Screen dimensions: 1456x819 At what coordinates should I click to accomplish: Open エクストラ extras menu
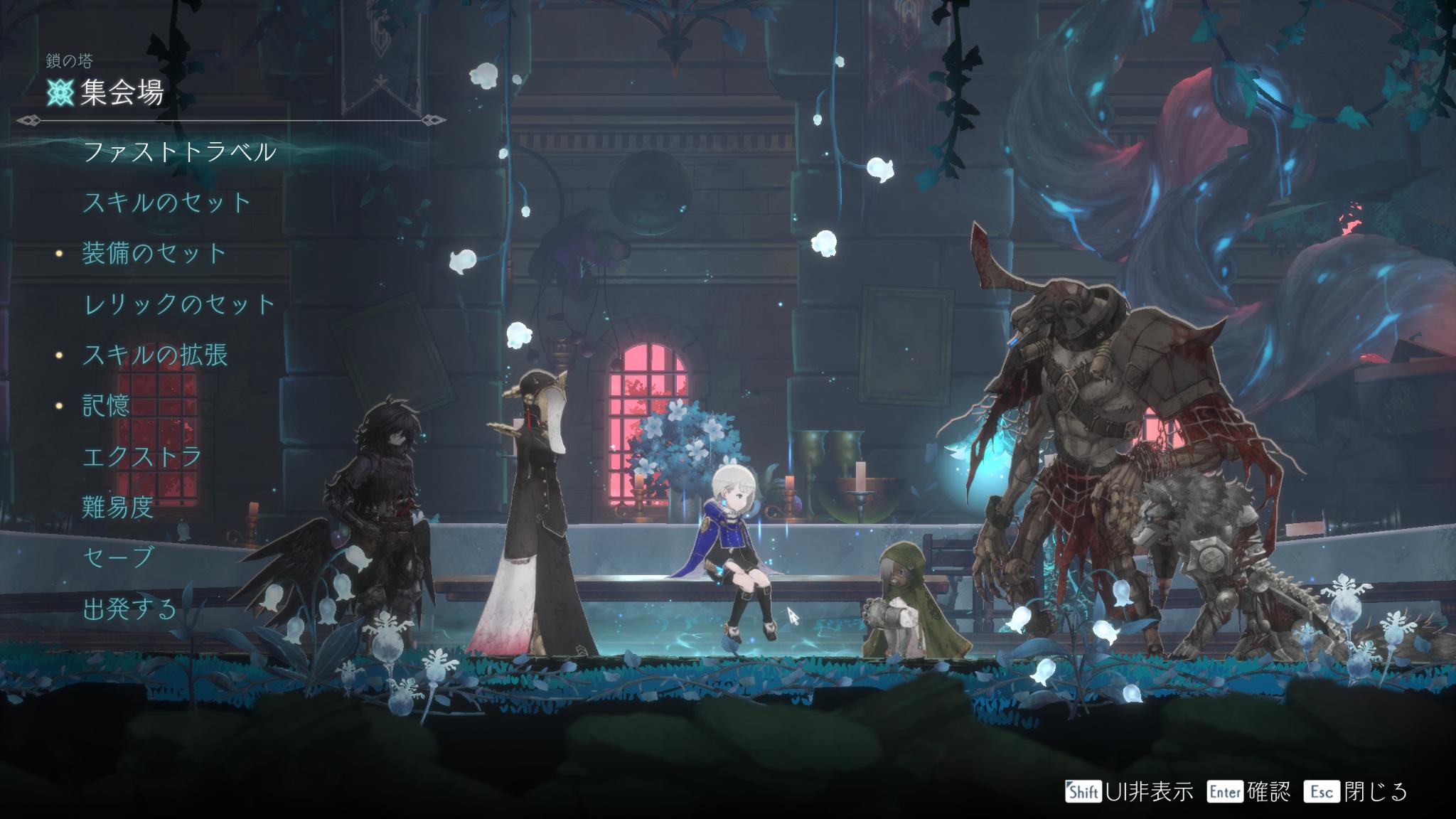click(x=142, y=456)
